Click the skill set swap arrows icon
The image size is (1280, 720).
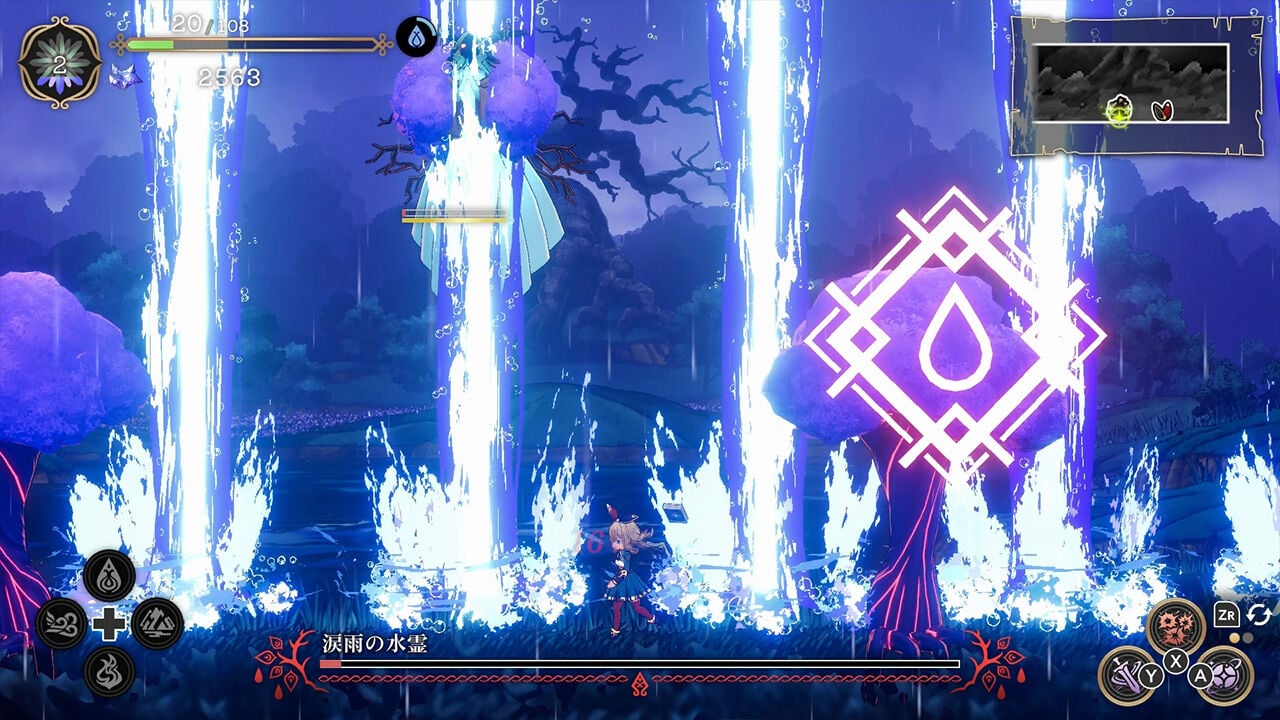point(1258,615)
